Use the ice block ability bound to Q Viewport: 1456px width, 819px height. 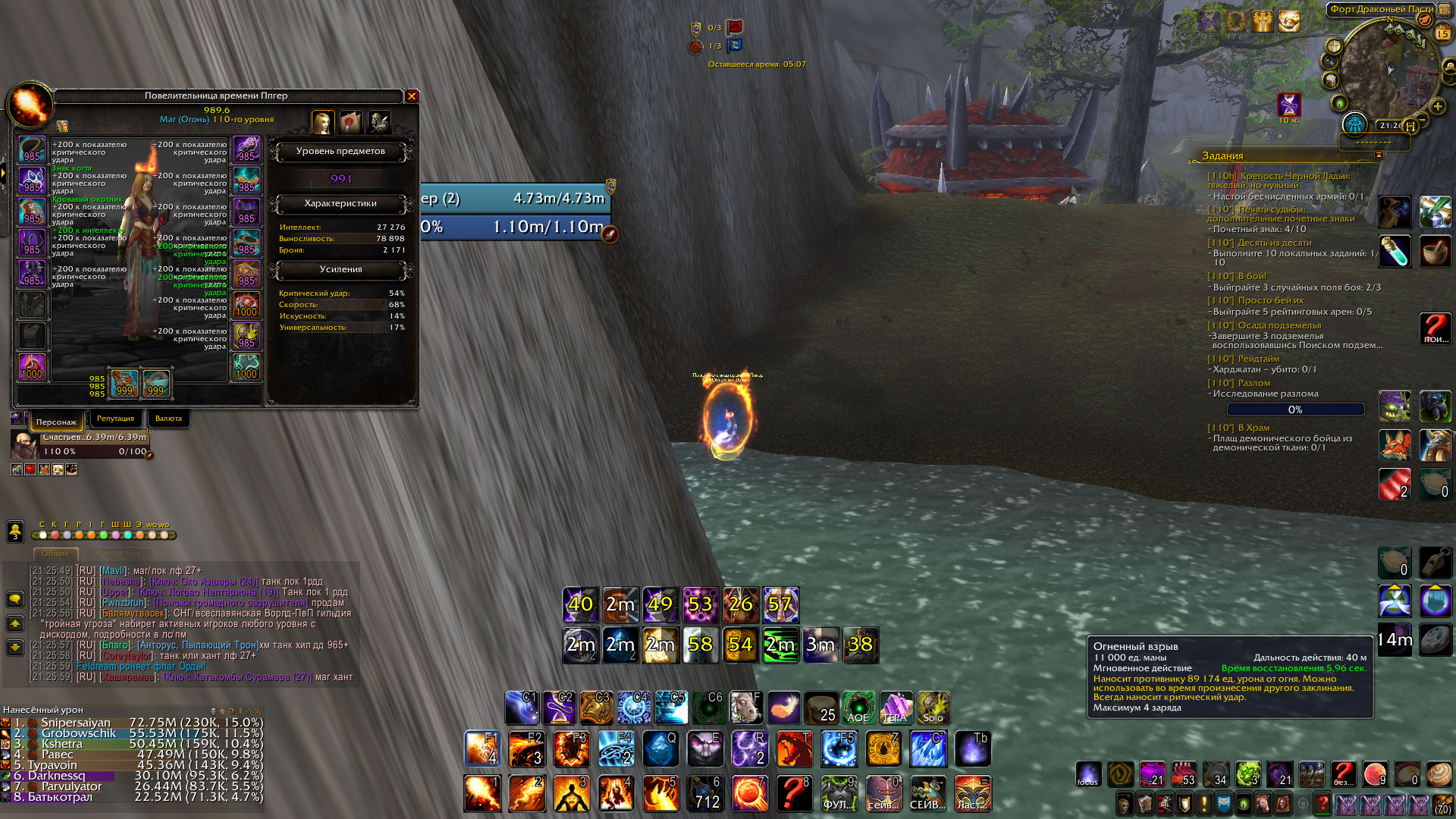(661, 749)
